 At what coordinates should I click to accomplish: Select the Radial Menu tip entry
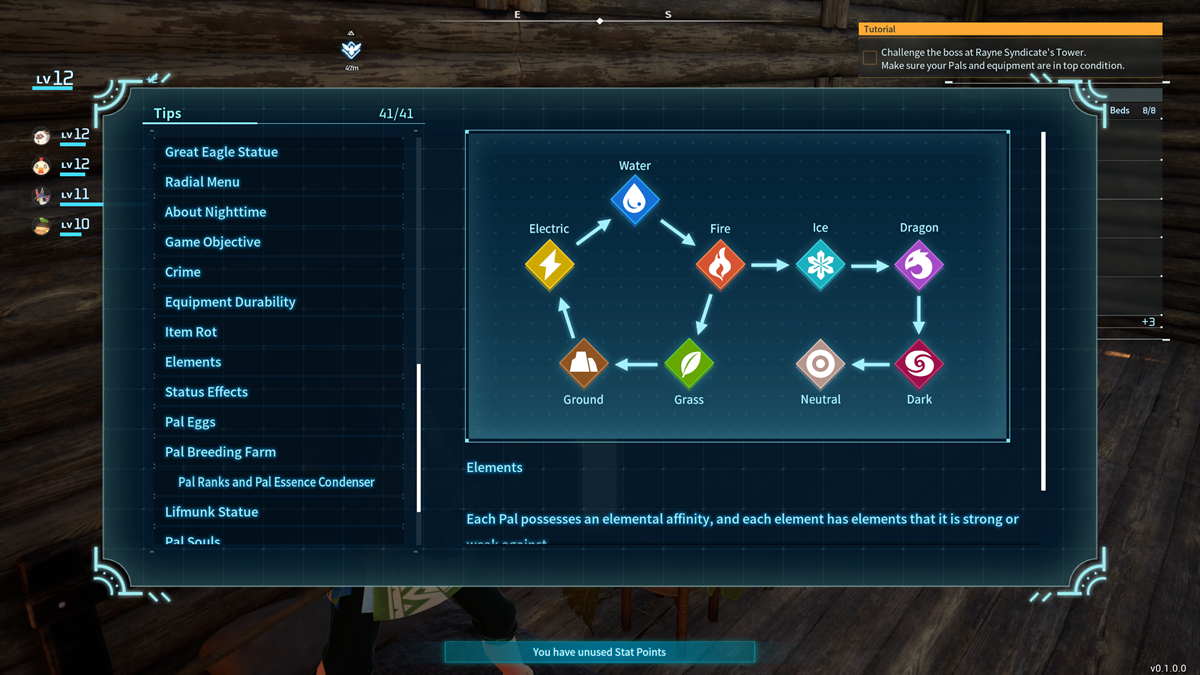202,182
